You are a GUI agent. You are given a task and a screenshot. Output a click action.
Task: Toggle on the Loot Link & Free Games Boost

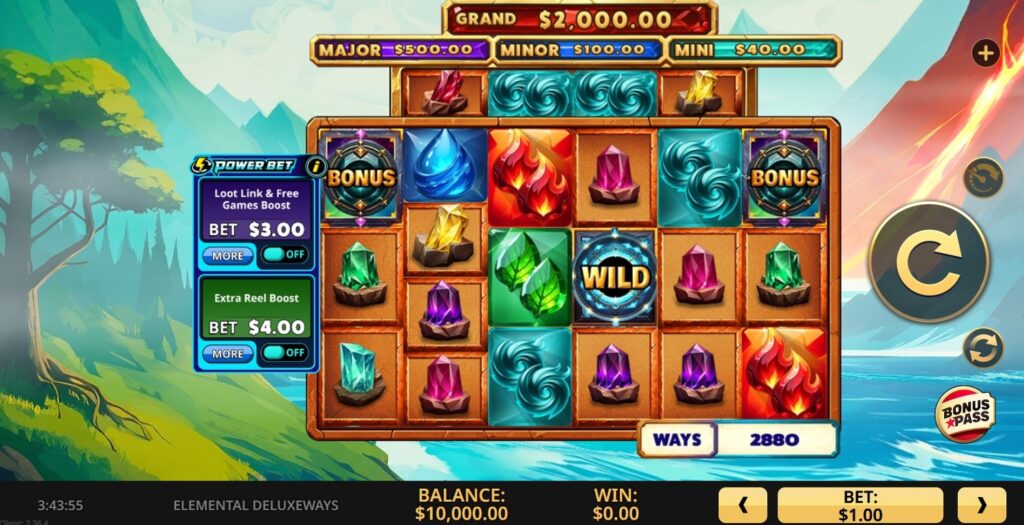pyautogui.click(x=284, y=256)
